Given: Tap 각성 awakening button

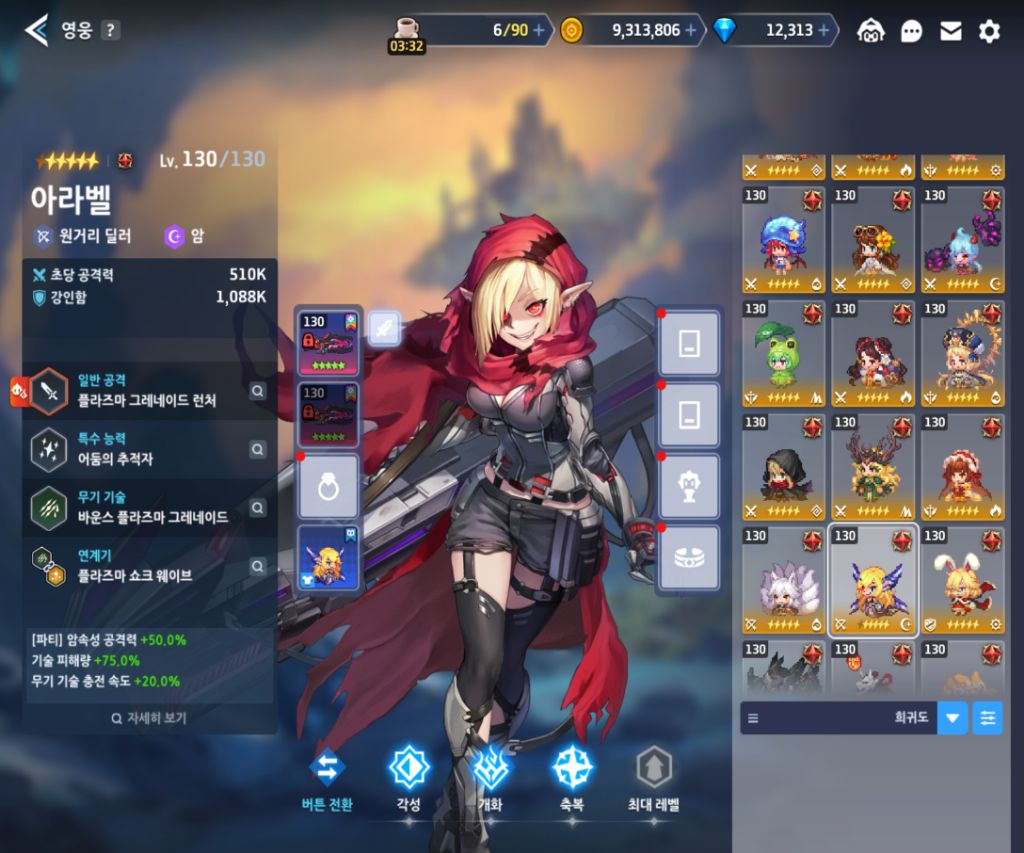Looking at the screenshot, I should (x=408, y=777).
